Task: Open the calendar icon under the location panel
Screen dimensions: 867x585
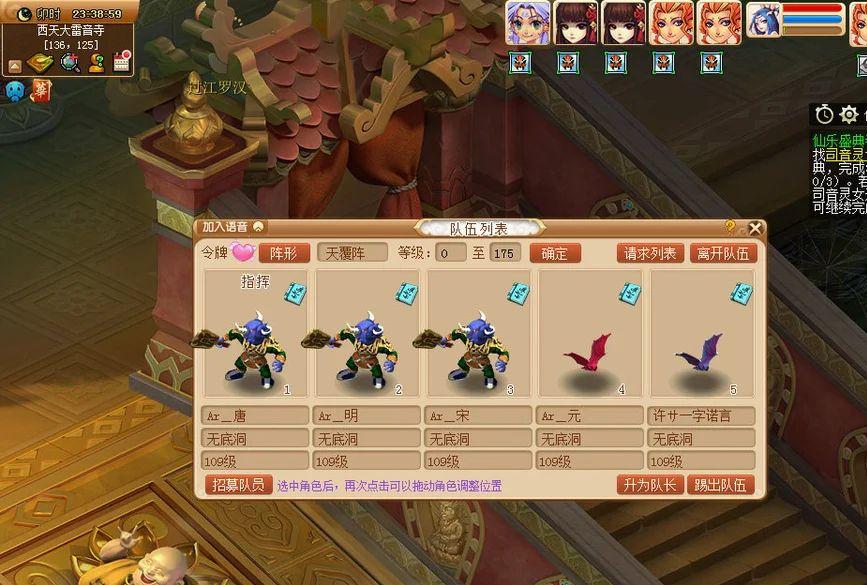Action: pyautogui.click(x=122, y=63)
